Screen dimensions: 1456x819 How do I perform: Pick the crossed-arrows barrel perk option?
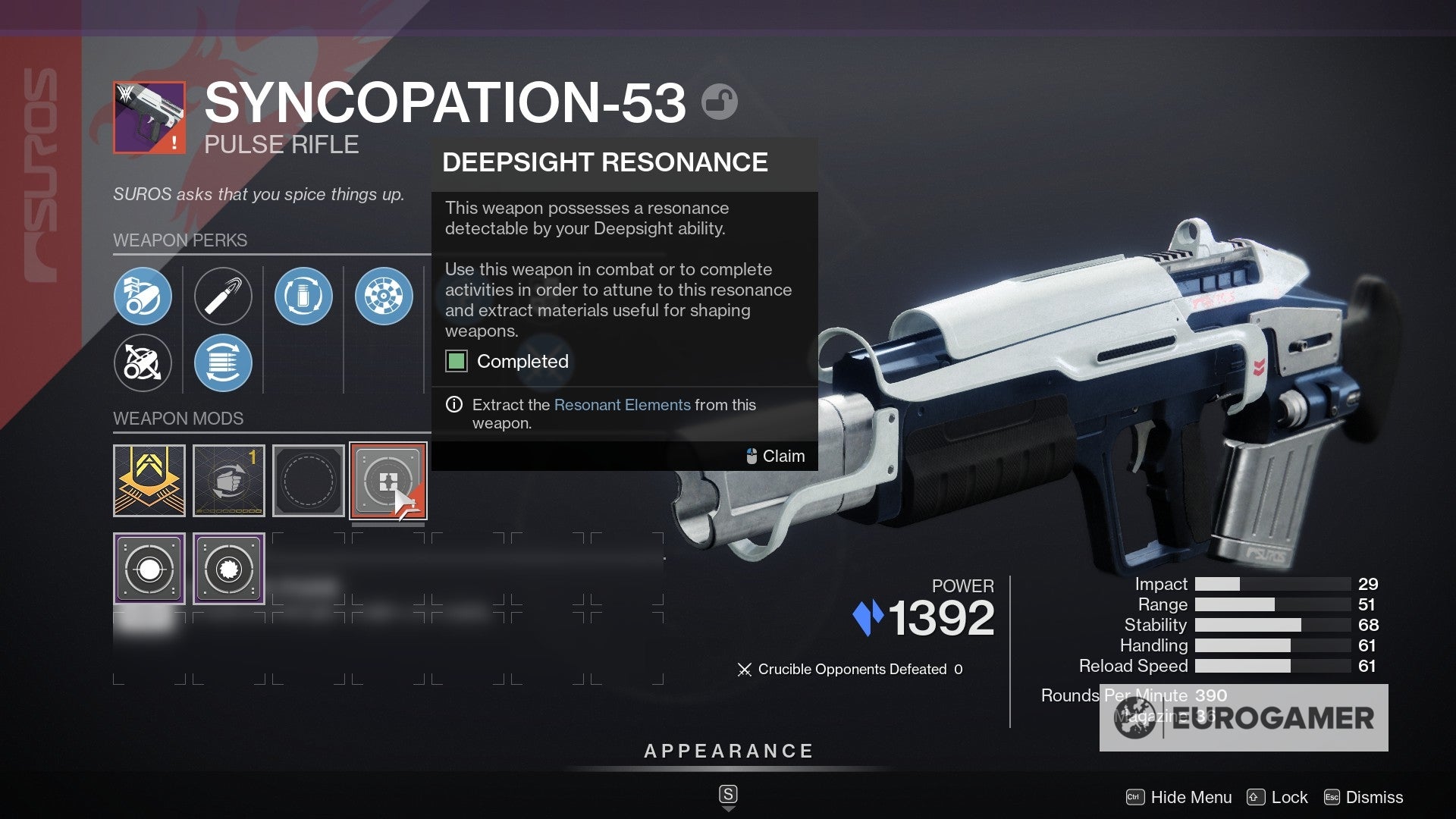(143, 363)
